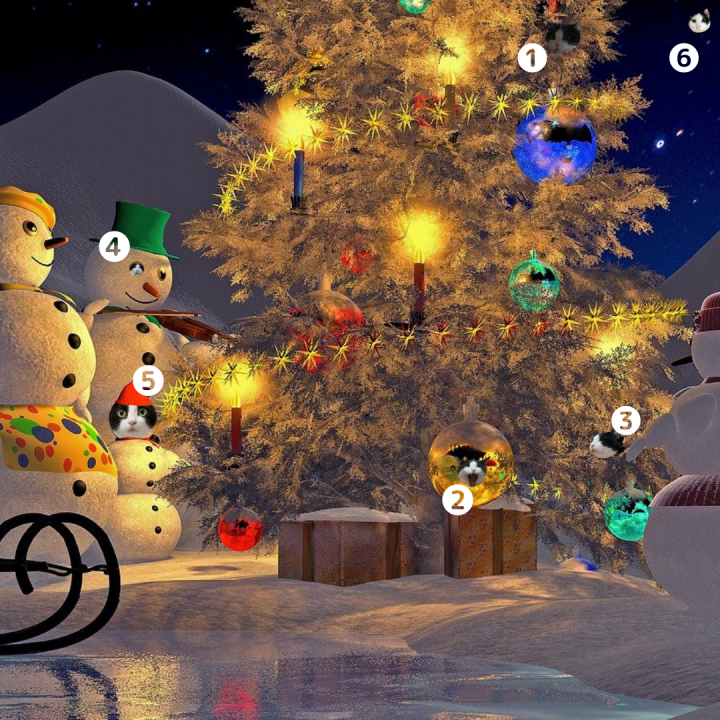Pick marker 4 on the green-hat snowman
This screenshot has width=720, height=720.
pyautogui.click(x=114, y=246)
